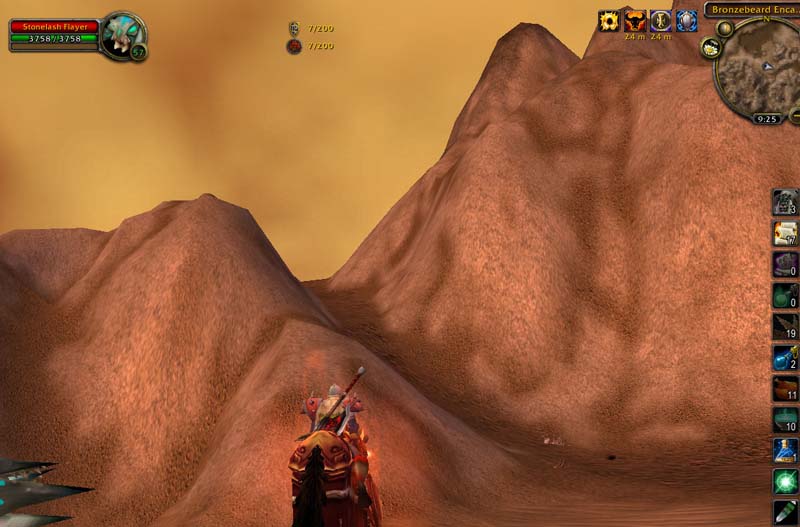
Task: Click the Bronzebeard Encampment zone name bar
Action: pyautogui.click(x=752, y=10)
